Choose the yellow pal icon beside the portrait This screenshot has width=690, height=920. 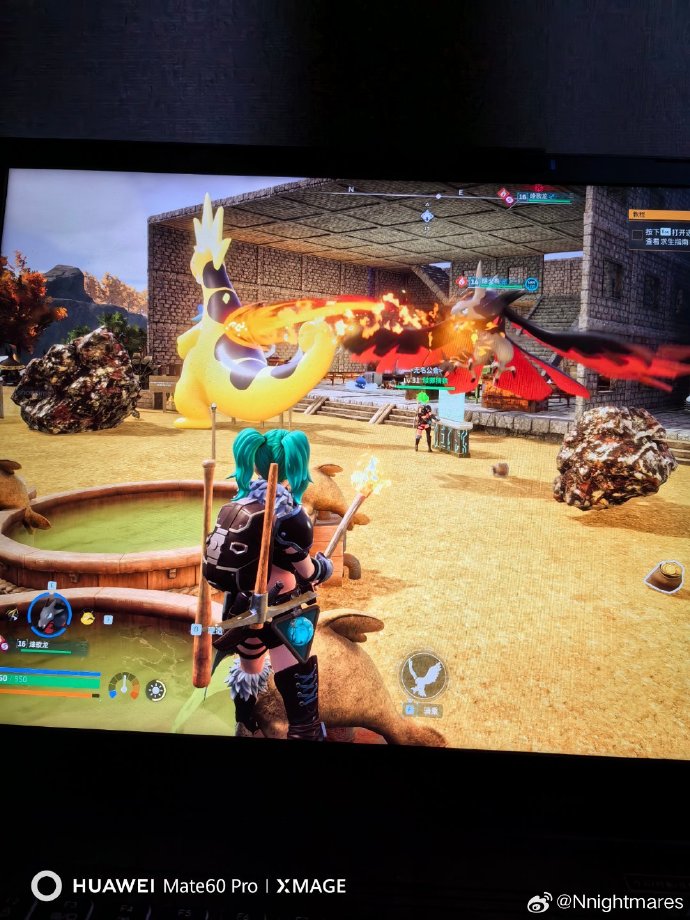point(88,619)
